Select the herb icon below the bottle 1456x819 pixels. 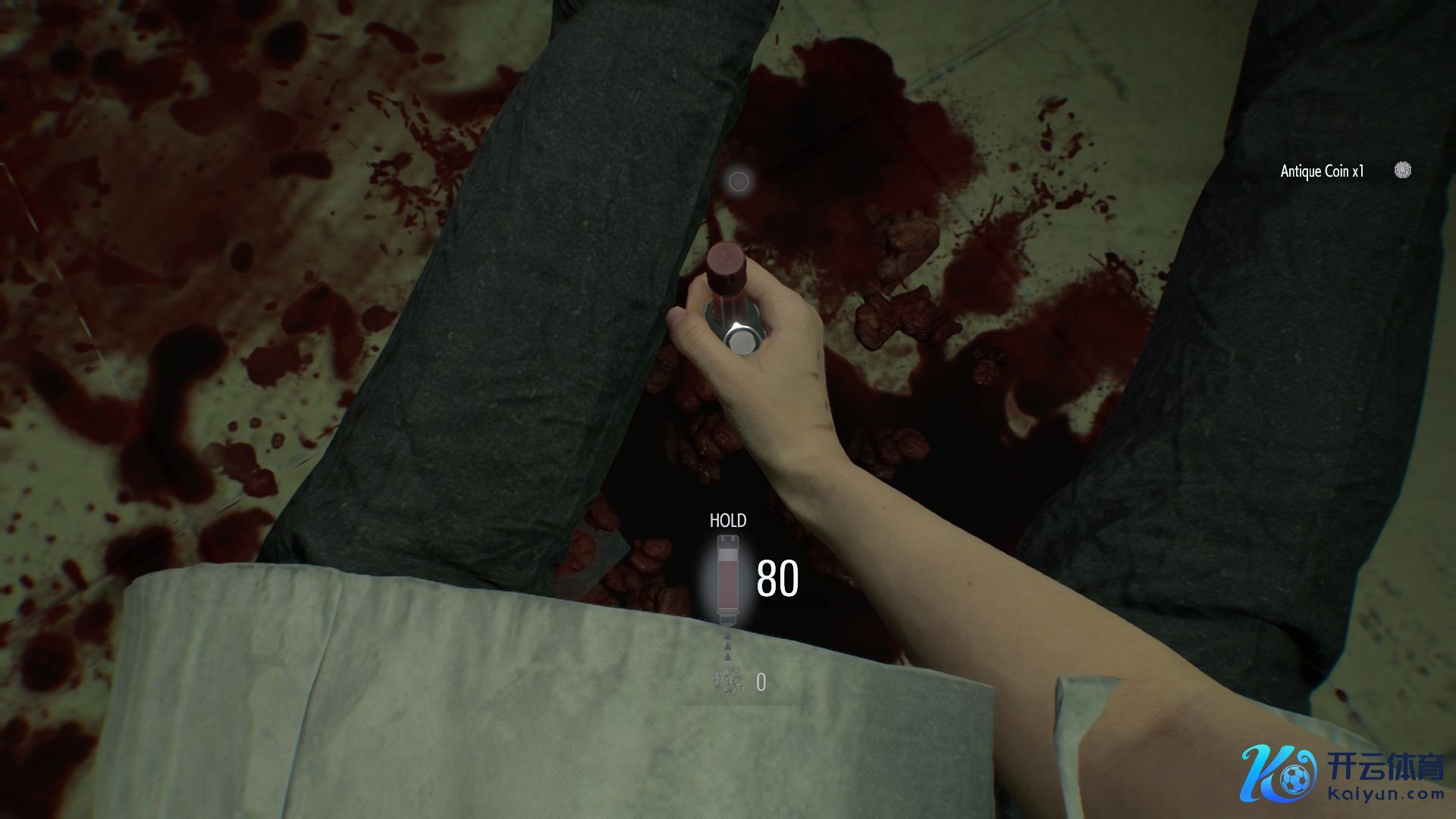tap(728, 682)
